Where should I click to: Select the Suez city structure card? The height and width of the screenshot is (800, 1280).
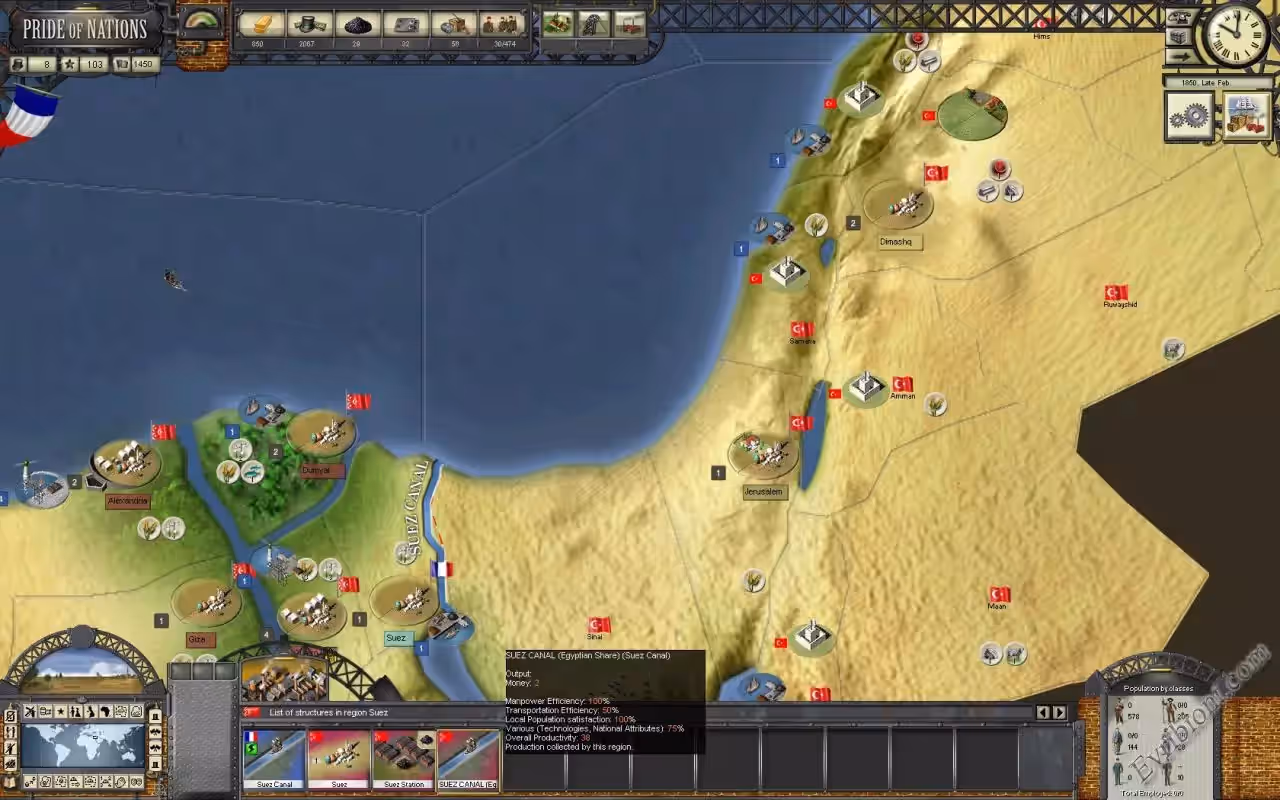339,759
